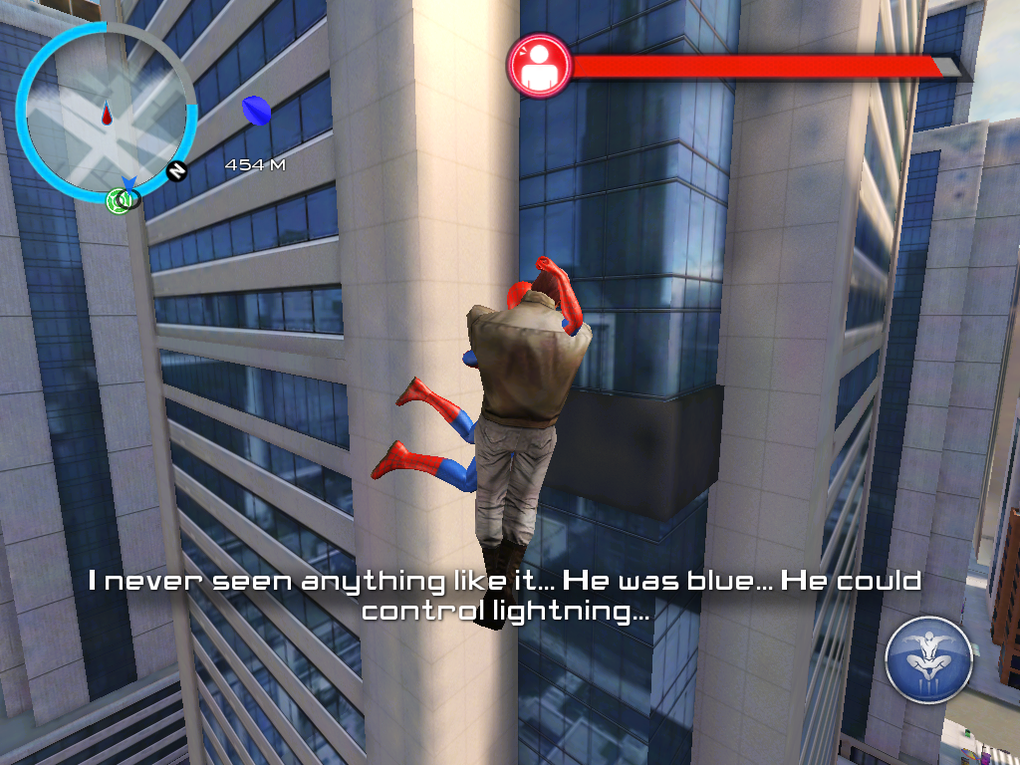Open the circular minimap
The width and height of the screenshot is (1020, 765).
point(106,112)
